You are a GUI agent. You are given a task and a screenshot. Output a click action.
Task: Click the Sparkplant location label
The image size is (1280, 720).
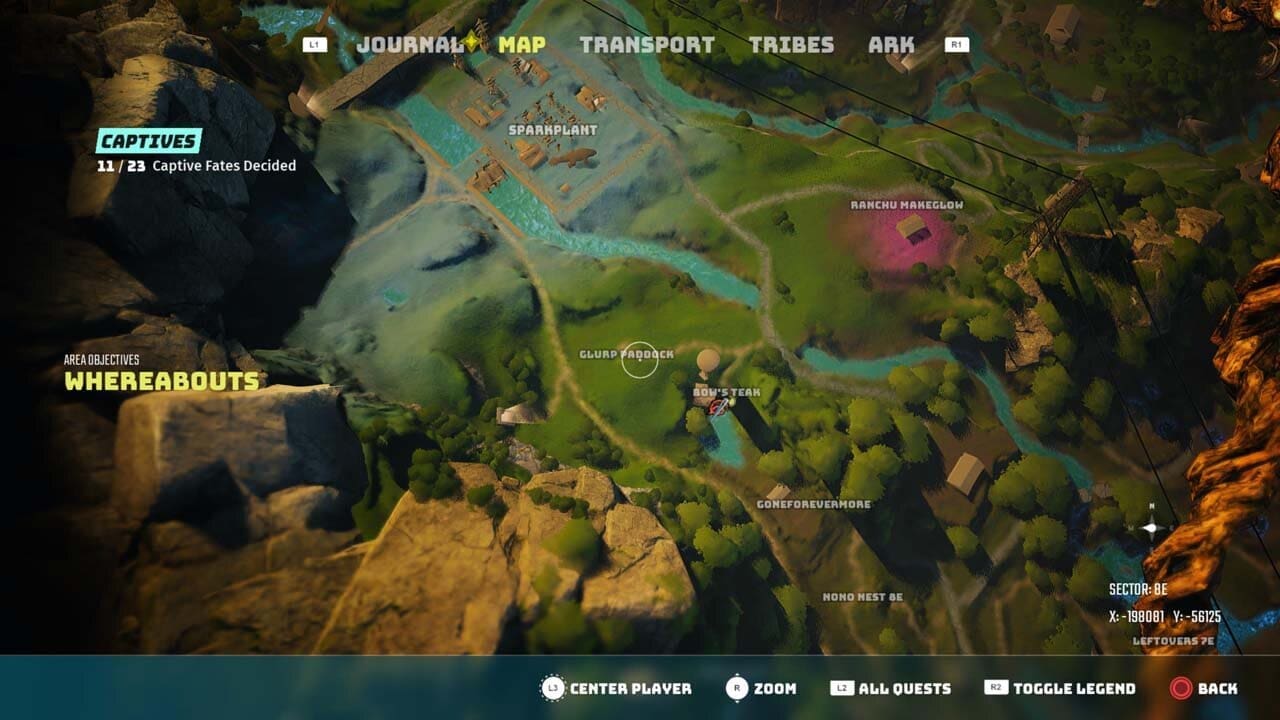coord(553,129)
